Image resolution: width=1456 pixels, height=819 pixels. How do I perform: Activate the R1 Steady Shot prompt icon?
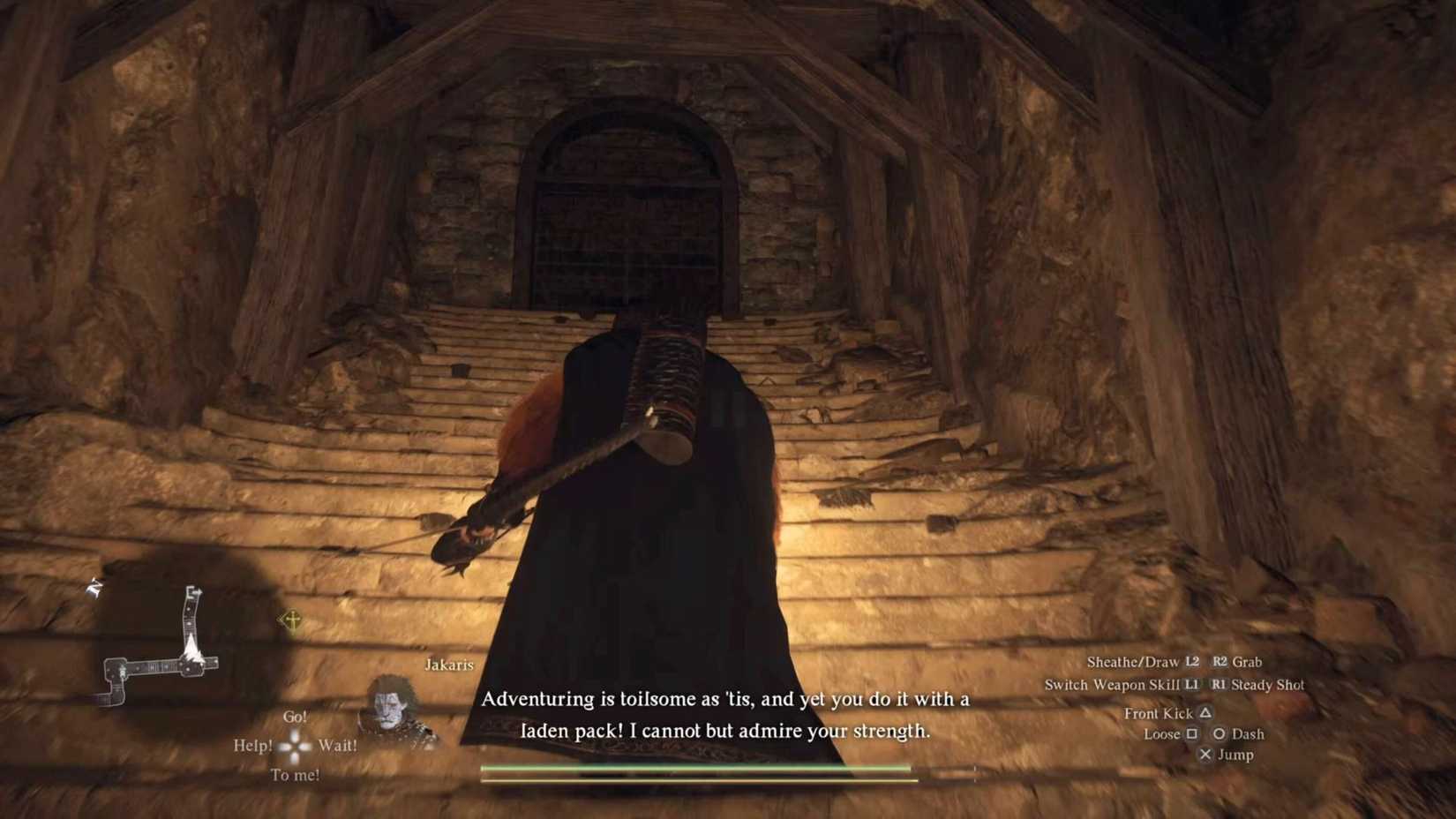(x=1220, y=685)
